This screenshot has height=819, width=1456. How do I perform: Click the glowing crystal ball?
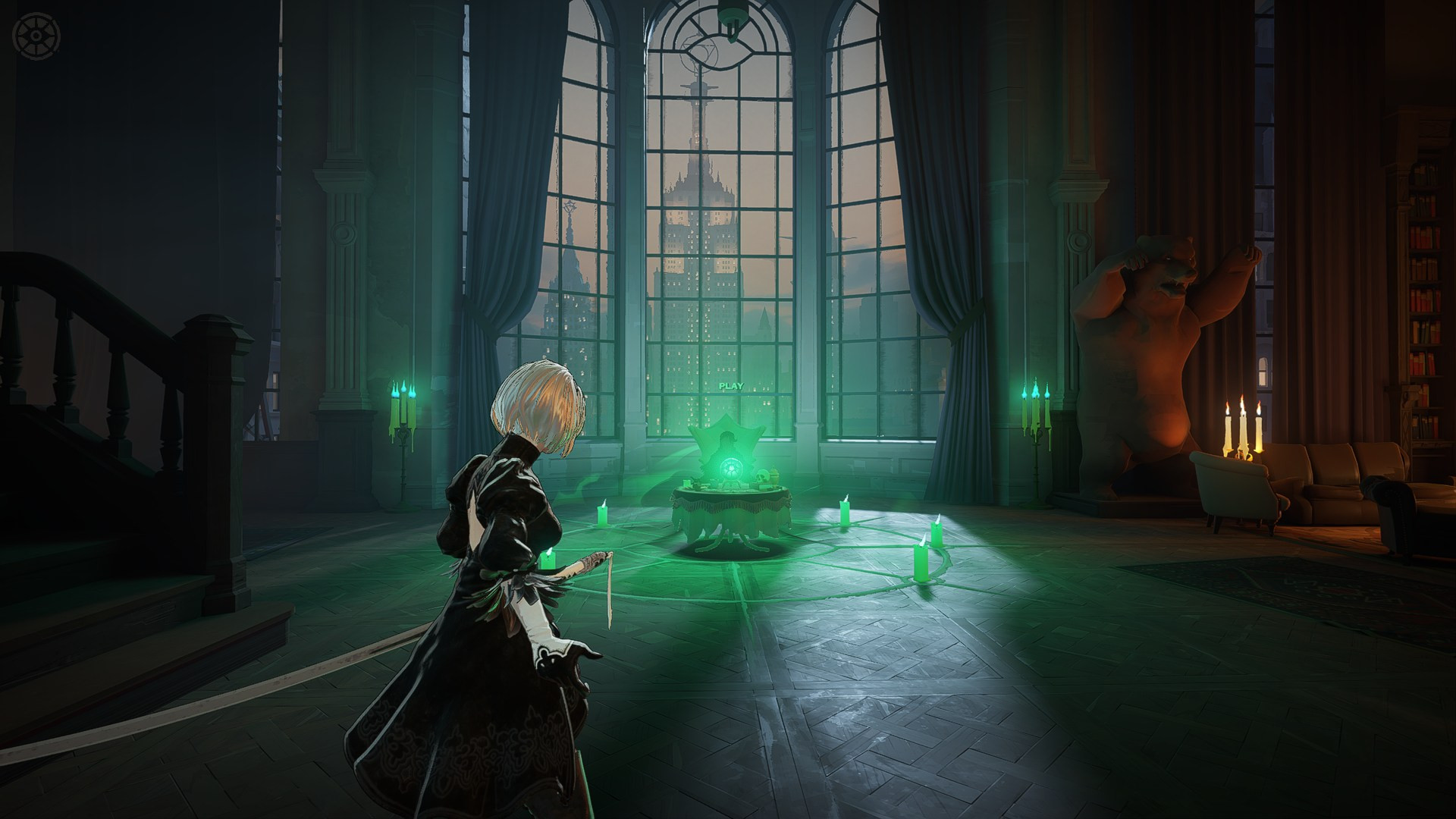tap(730, 469)
